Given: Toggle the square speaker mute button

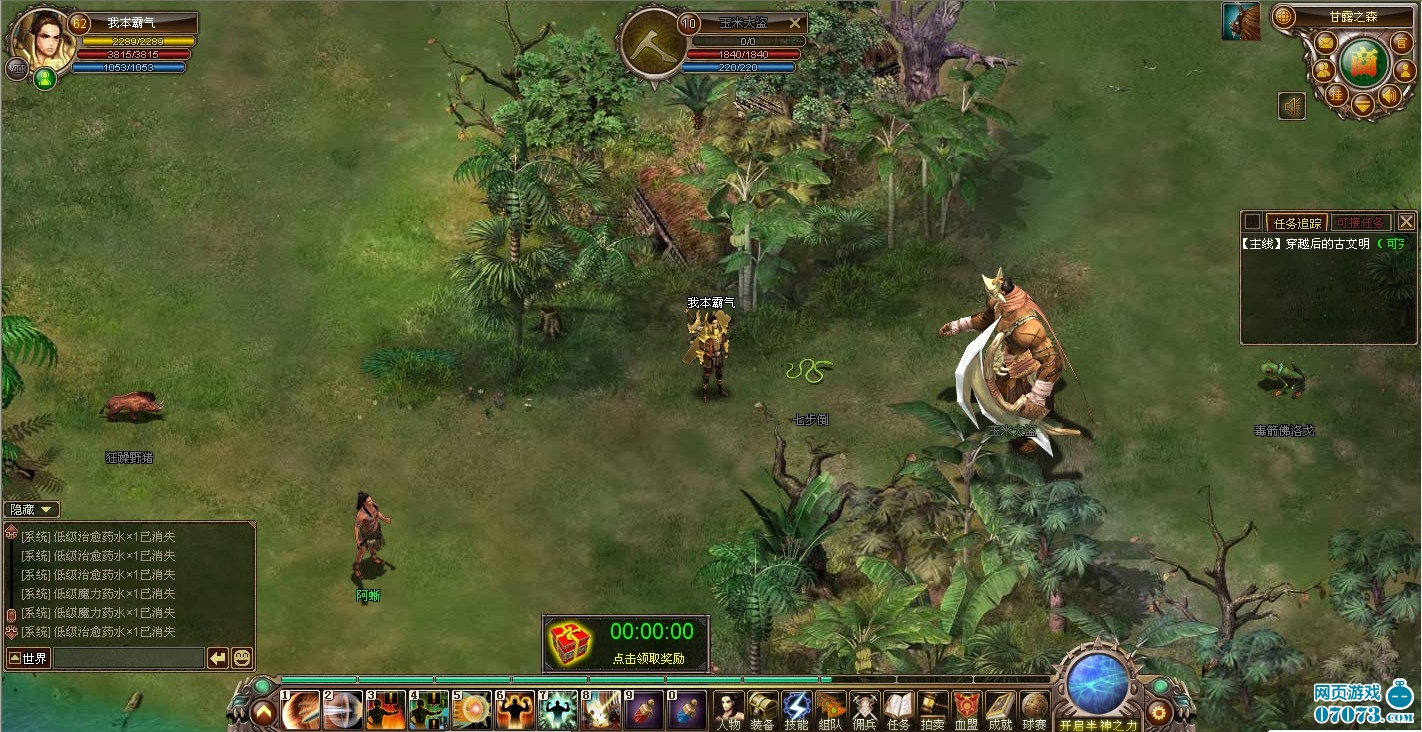Looking at the screenshot, I should pyautogui.click(x=1292, y=106).
